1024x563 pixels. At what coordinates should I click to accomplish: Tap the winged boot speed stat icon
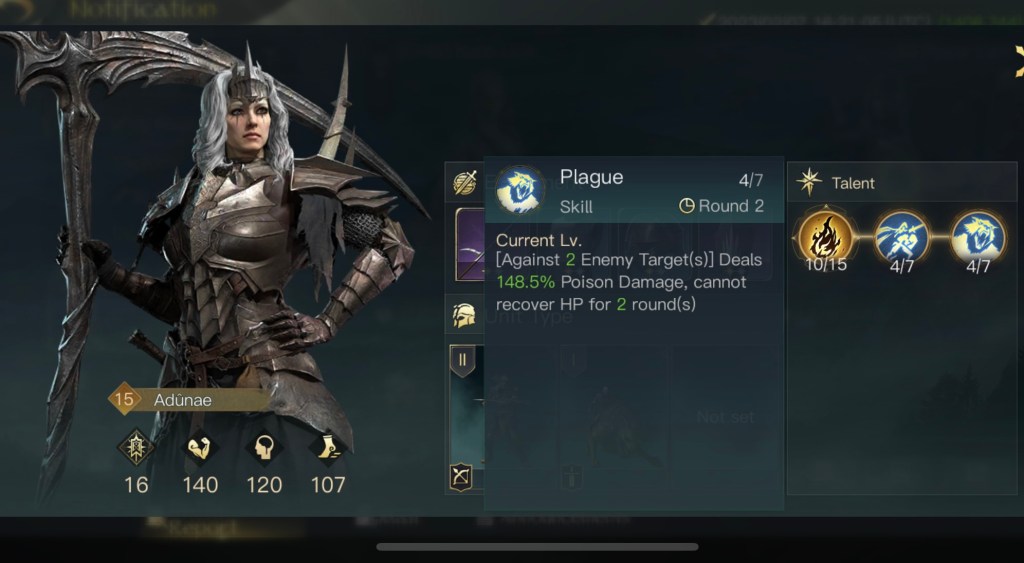328,448
